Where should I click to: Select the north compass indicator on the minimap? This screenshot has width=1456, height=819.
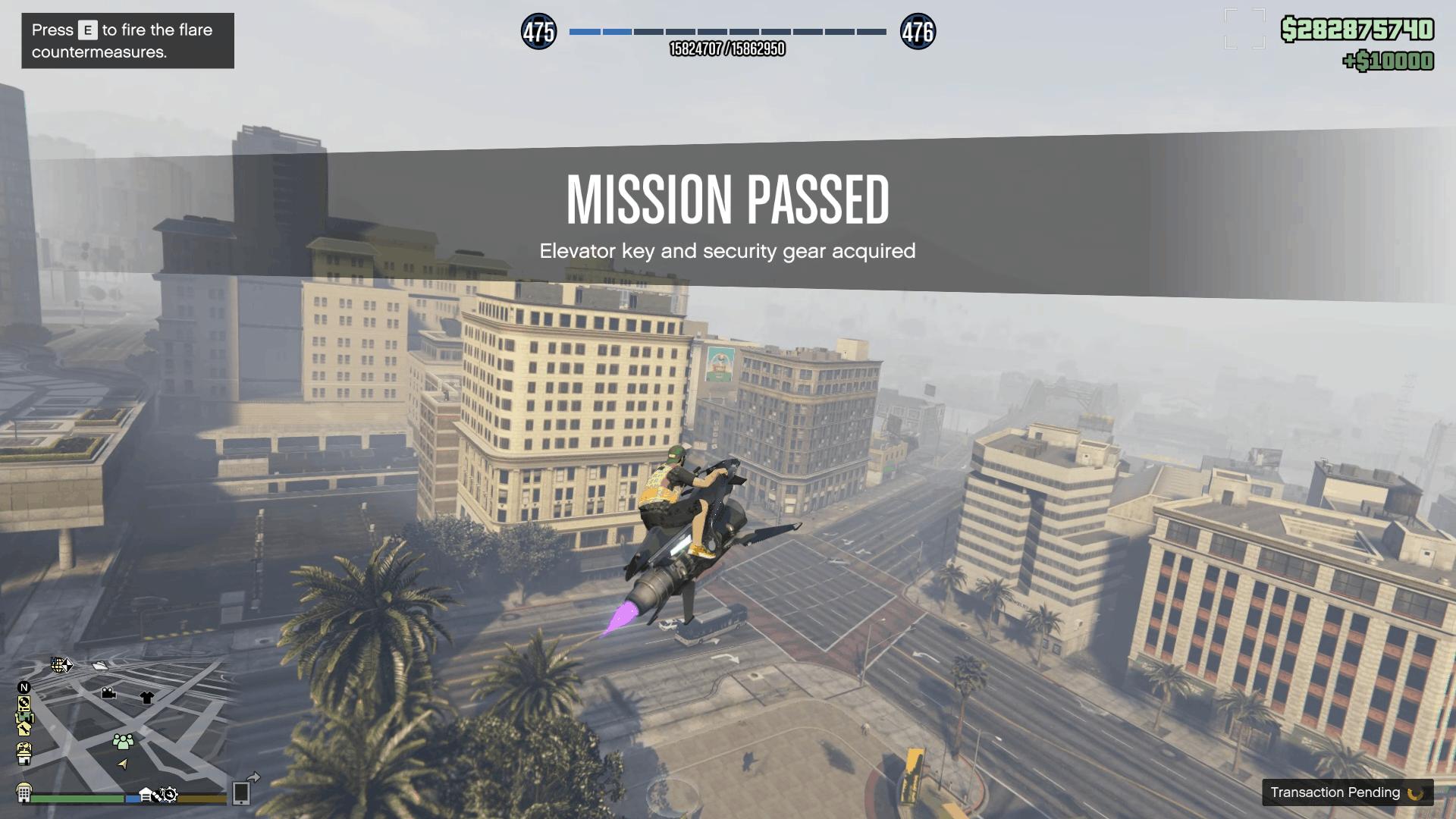pyautogui.click(x=24, y=687)
